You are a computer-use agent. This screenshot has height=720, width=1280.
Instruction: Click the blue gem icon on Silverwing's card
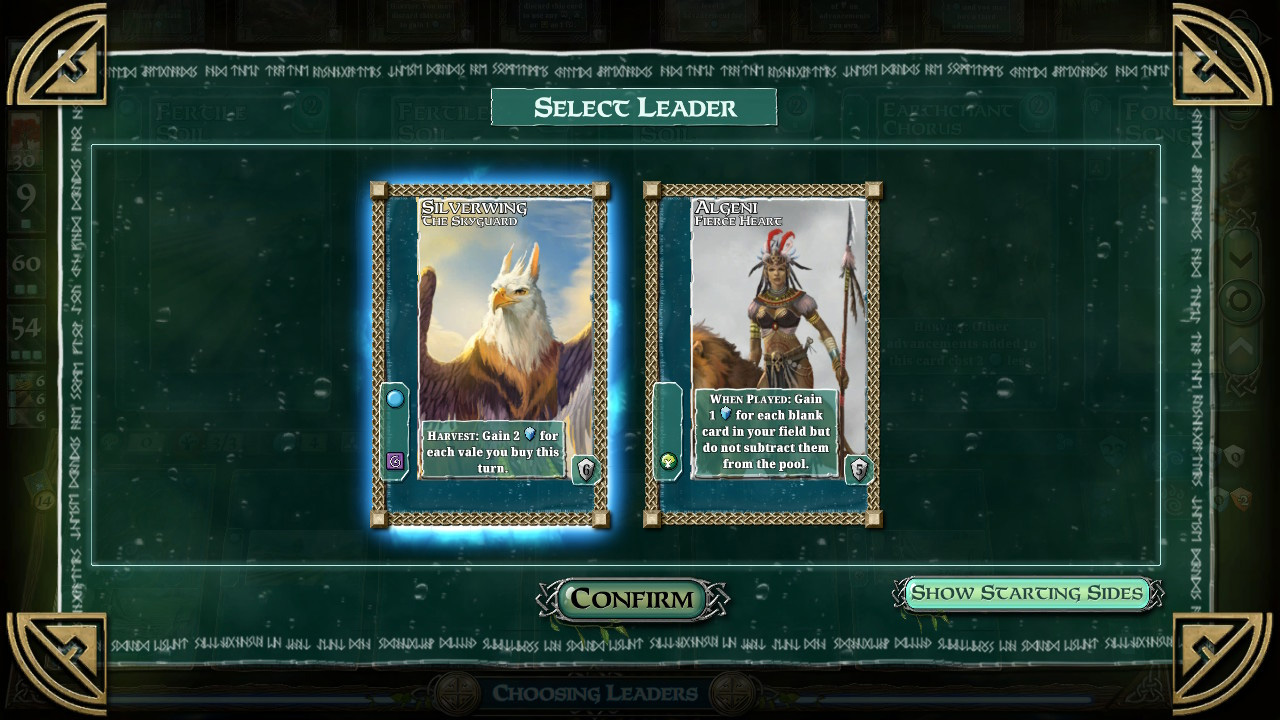point(396,397)
